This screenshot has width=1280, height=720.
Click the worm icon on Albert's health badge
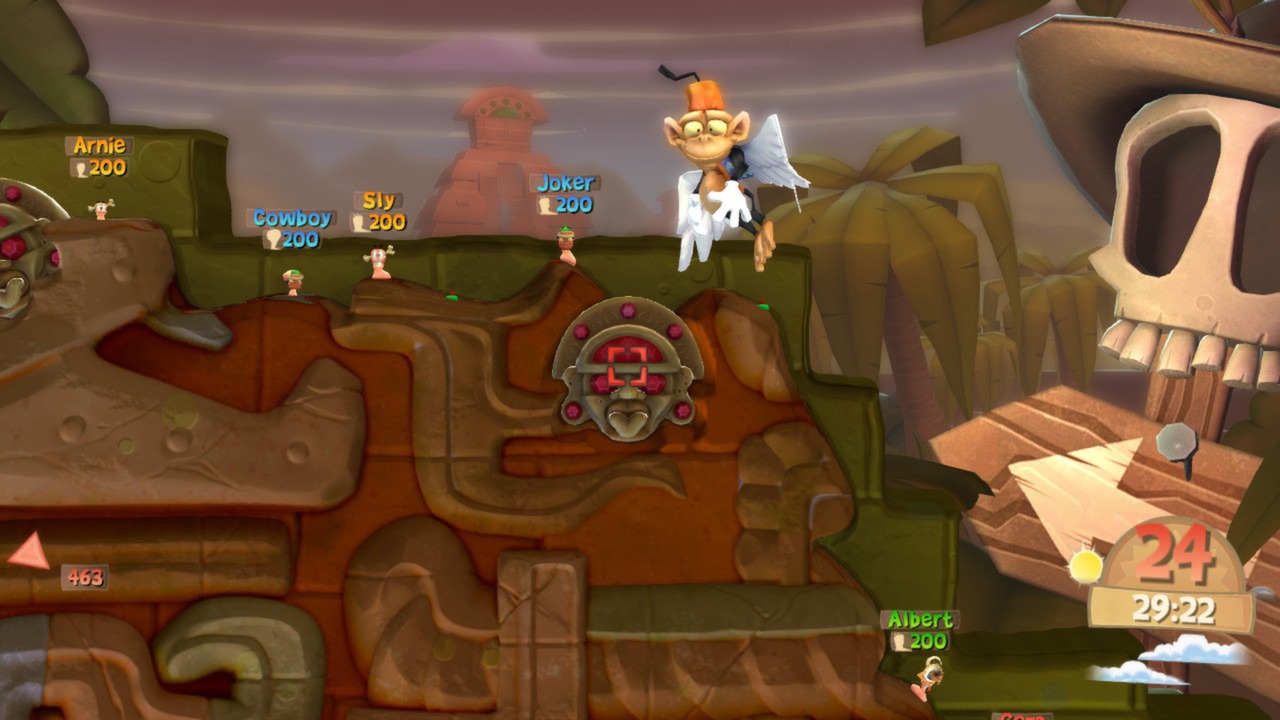point(901,640)
